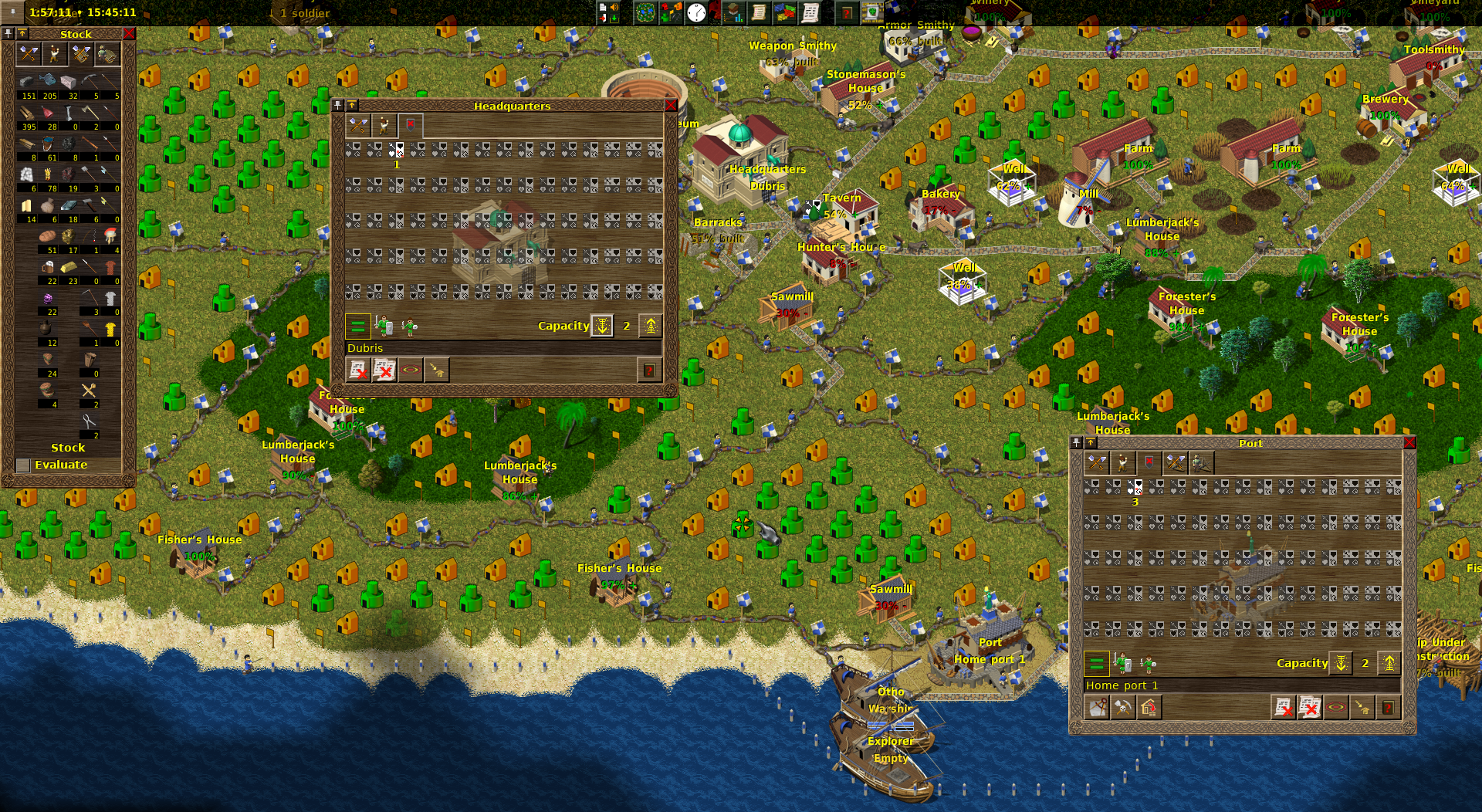1482x812 pixels.
Task: Open the statistics menu with bar chart
Action: click(733, 12)
